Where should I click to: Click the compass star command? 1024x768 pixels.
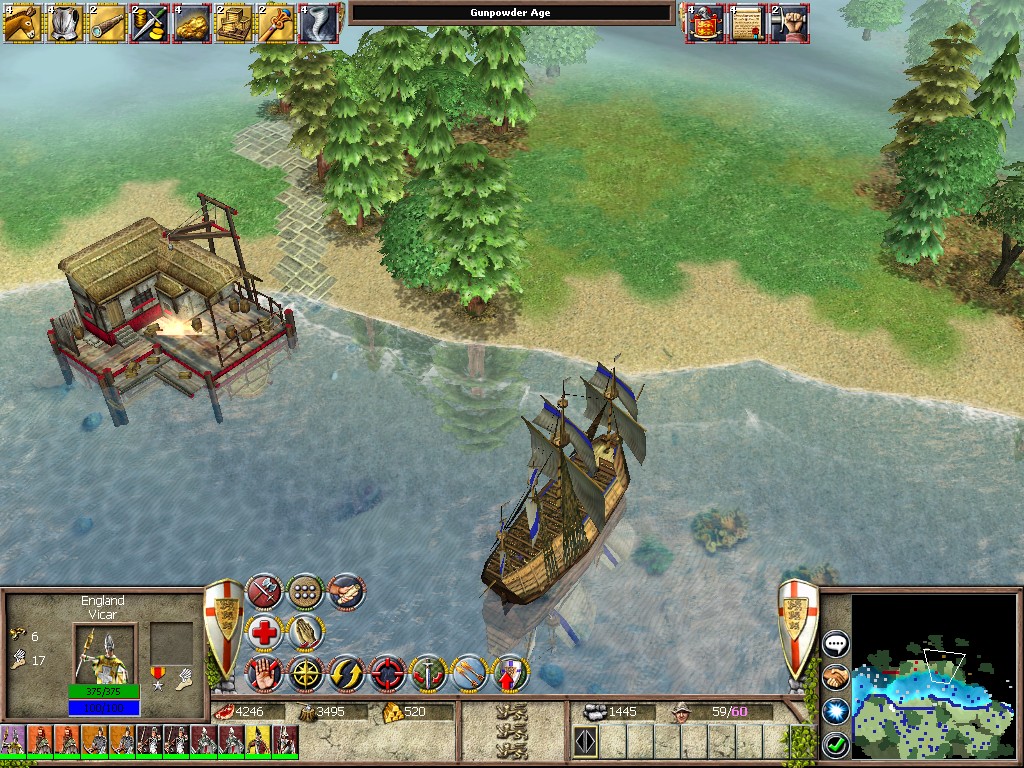[305, 673]
